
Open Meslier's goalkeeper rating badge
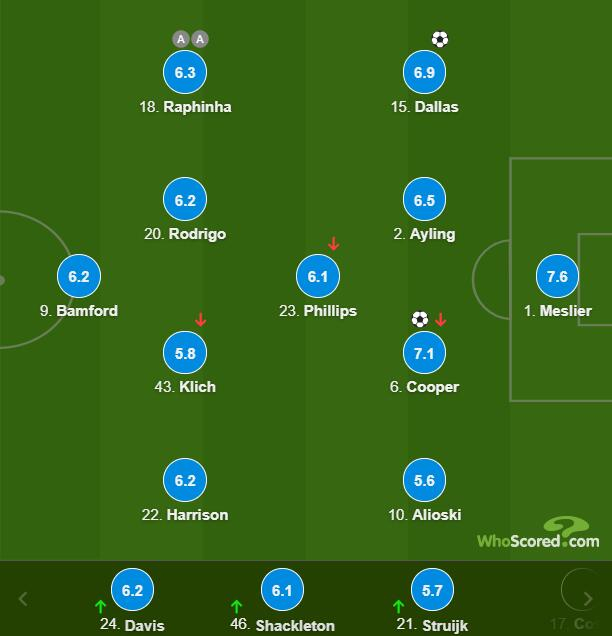click(557, 277)
